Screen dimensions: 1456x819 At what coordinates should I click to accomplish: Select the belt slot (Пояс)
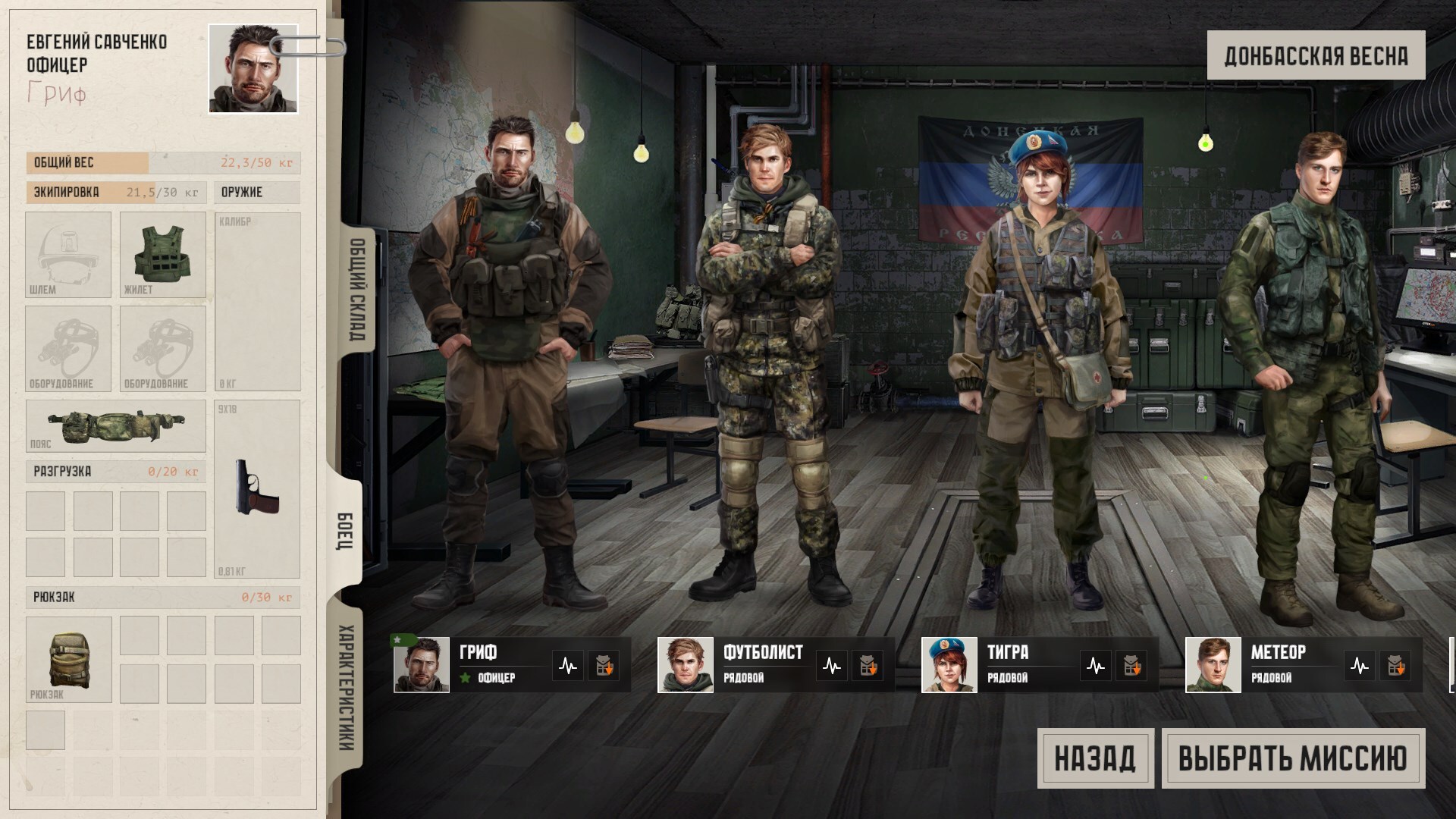click(115, 426)
